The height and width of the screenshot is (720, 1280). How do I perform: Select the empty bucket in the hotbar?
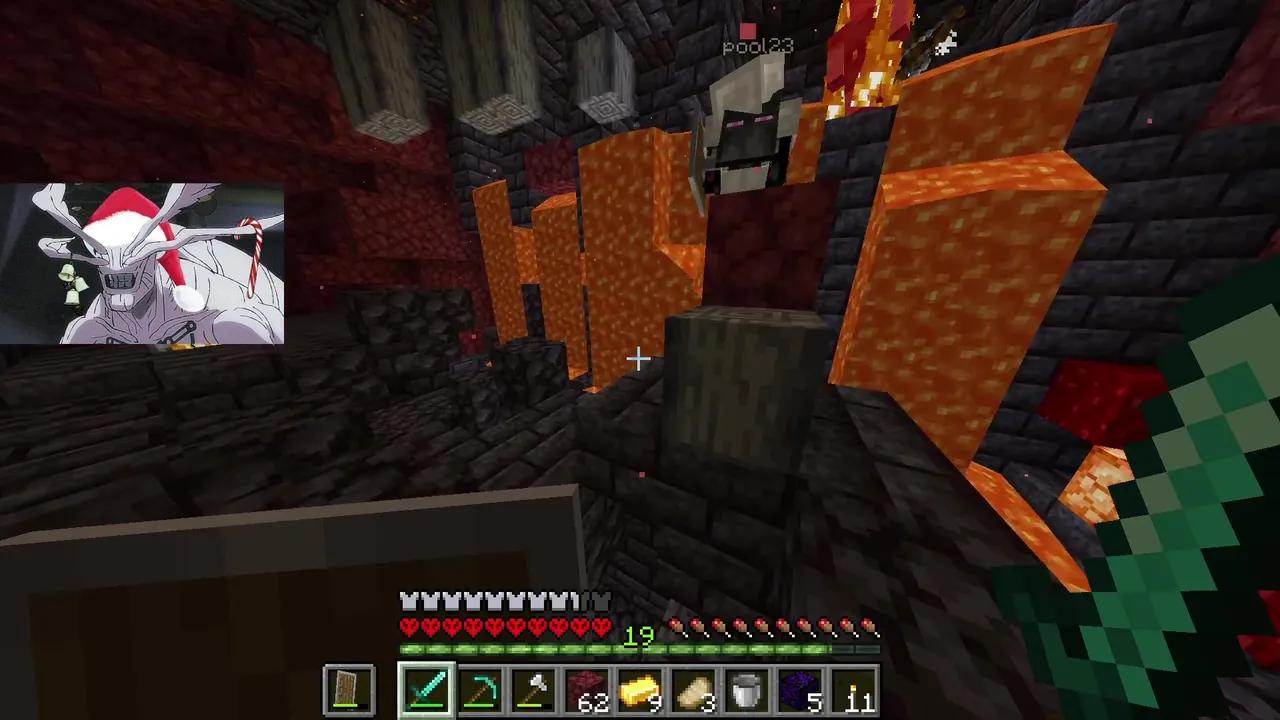(x=749, y=688)
